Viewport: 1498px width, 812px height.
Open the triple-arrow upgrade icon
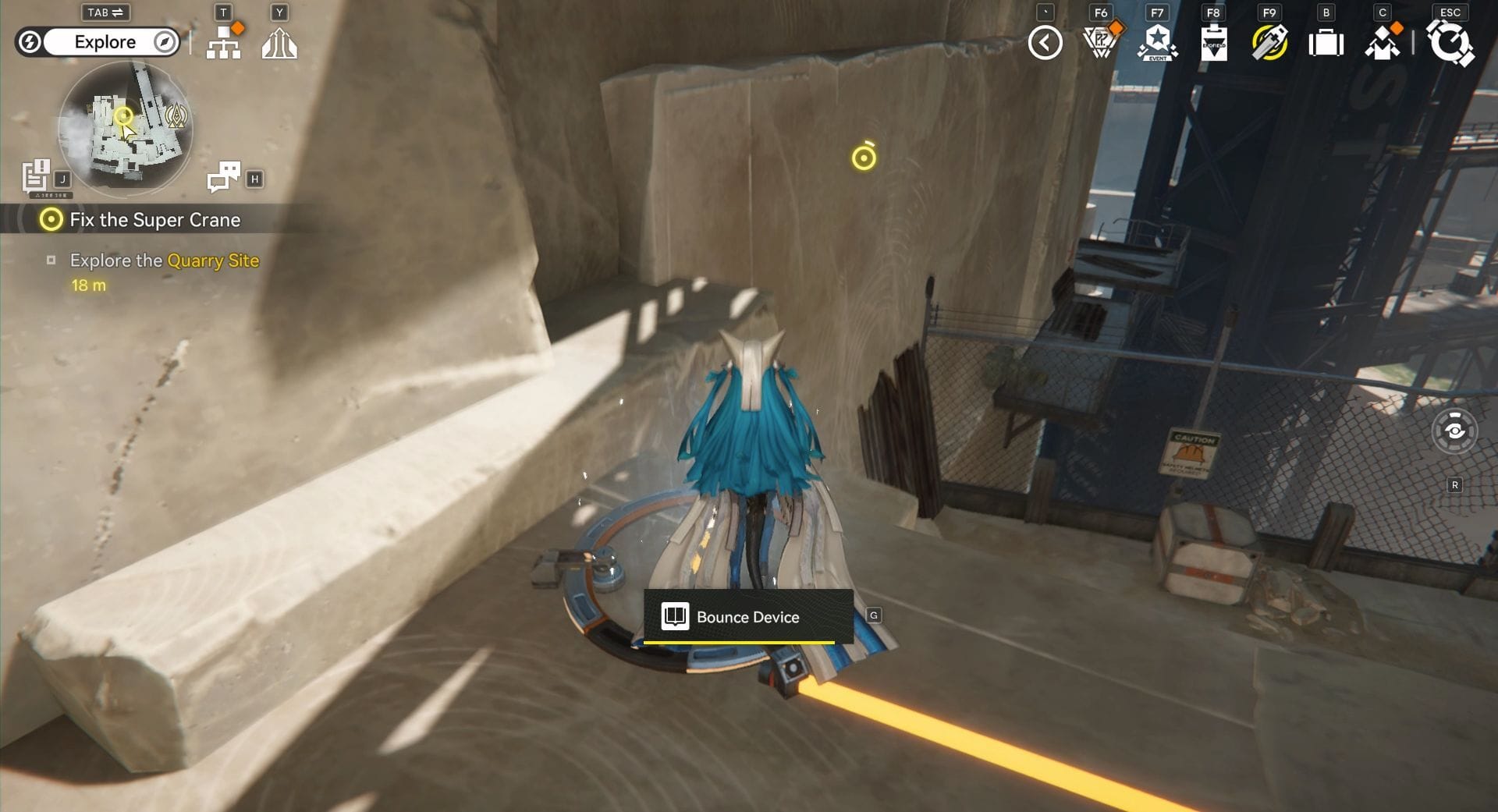pyautogui.click(x=279, y=43)
